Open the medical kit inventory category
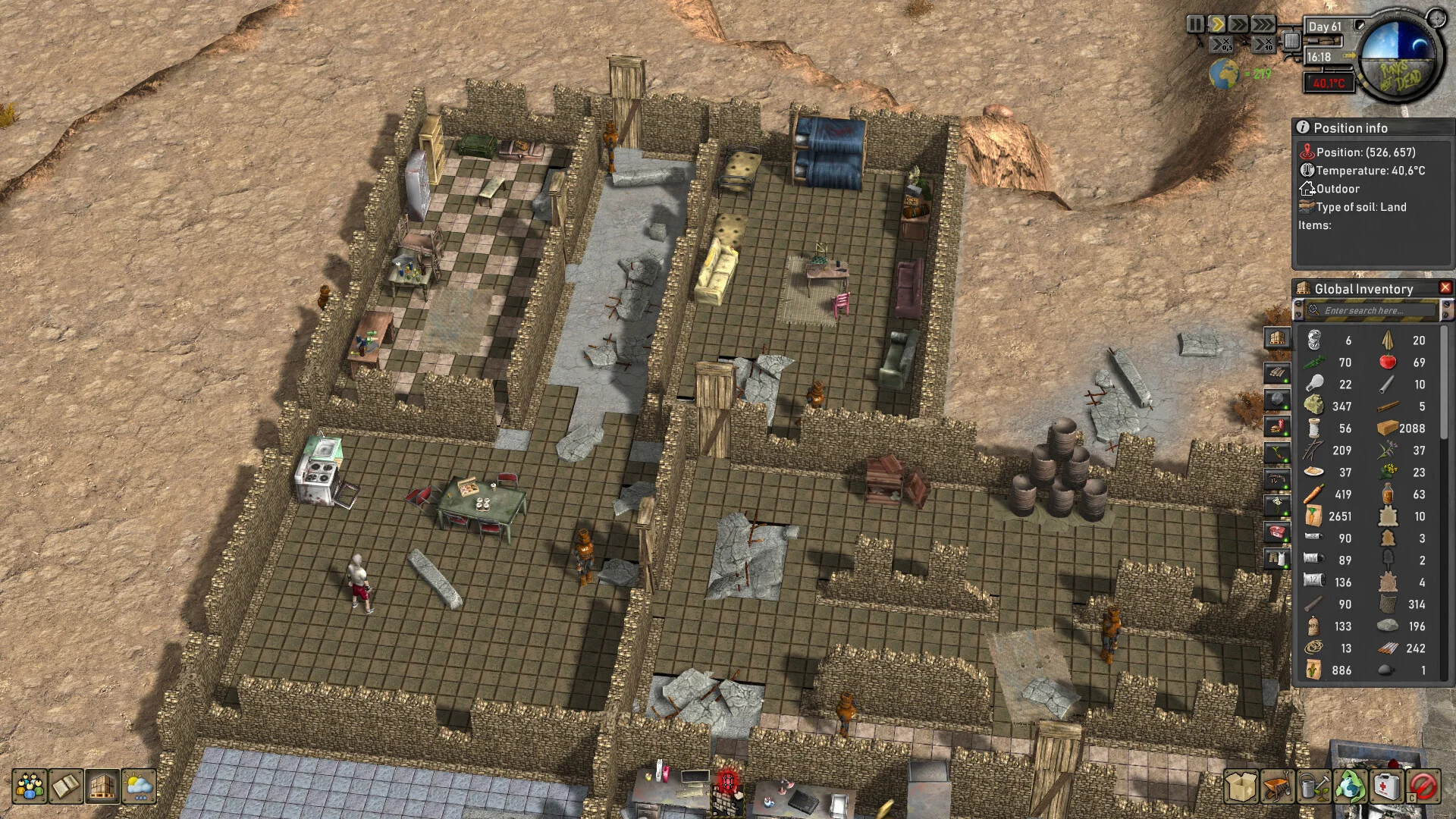Viewport: 1456px width, 819px height. pyautogui.click(x=1277, y=532)
